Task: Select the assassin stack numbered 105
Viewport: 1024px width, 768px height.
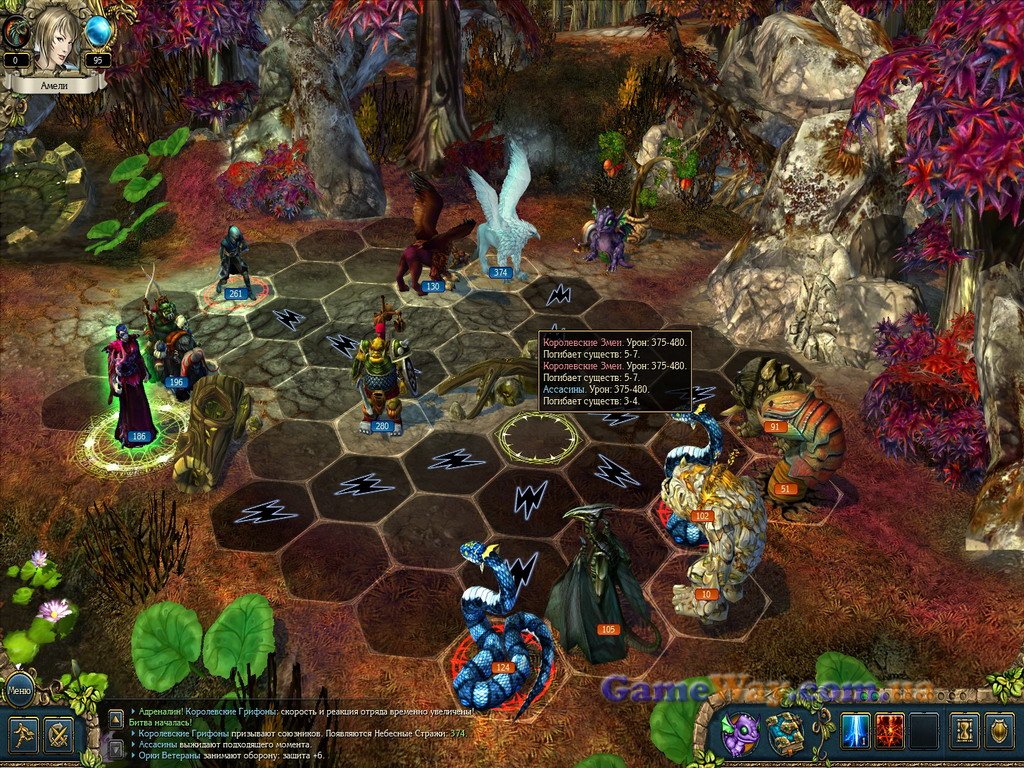Action: 597,590
